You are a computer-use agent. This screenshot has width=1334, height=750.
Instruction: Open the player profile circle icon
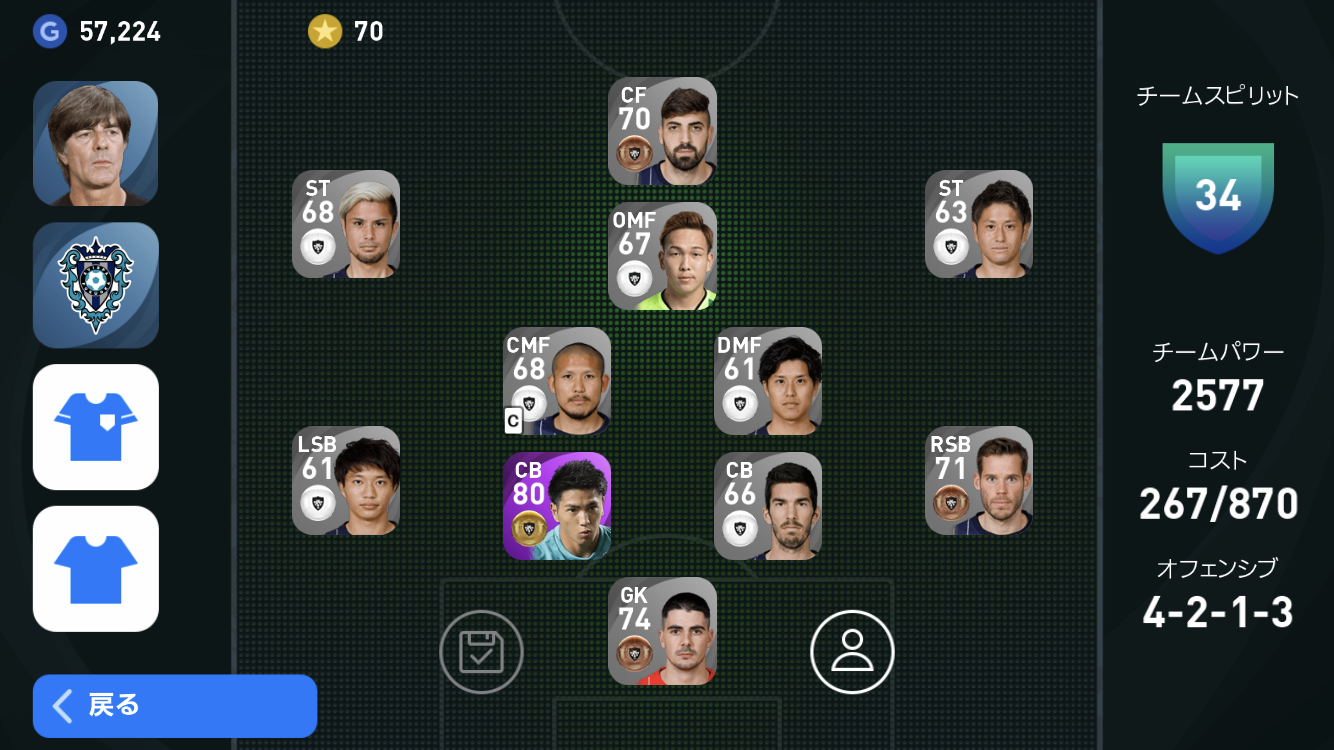pyautogui.click(x=852, y=652)
